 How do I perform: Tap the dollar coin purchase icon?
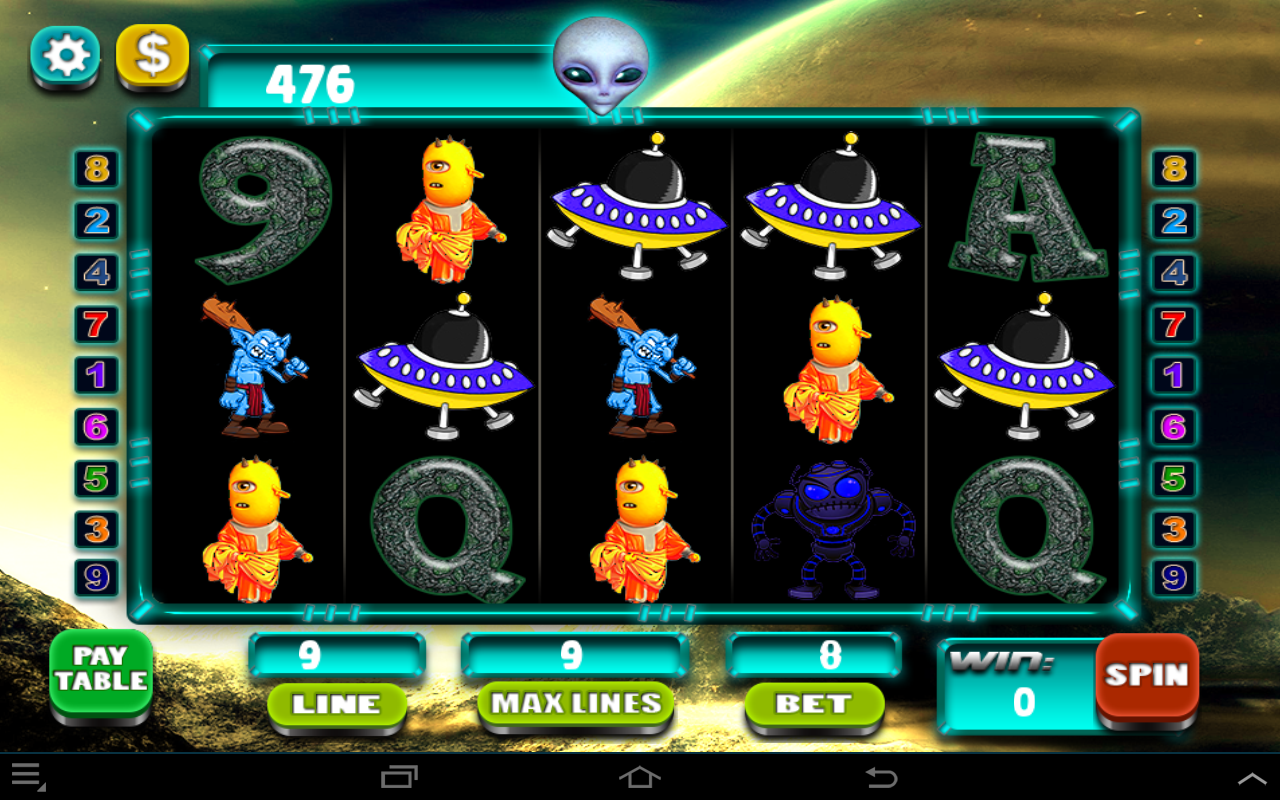point(152,57)
